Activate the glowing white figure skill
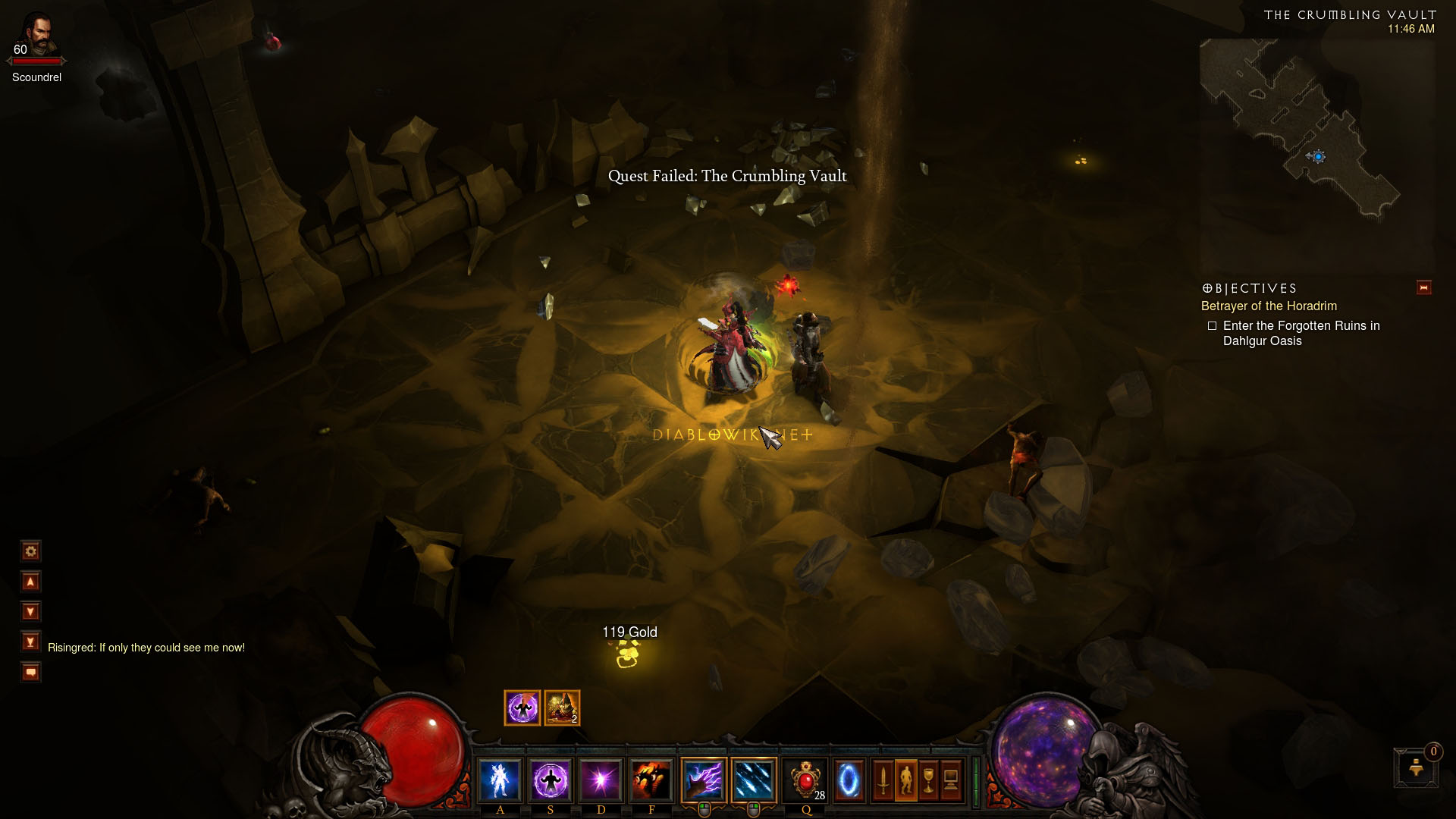1456x819 pixels. pyautogui.click(x=500, y=780)
